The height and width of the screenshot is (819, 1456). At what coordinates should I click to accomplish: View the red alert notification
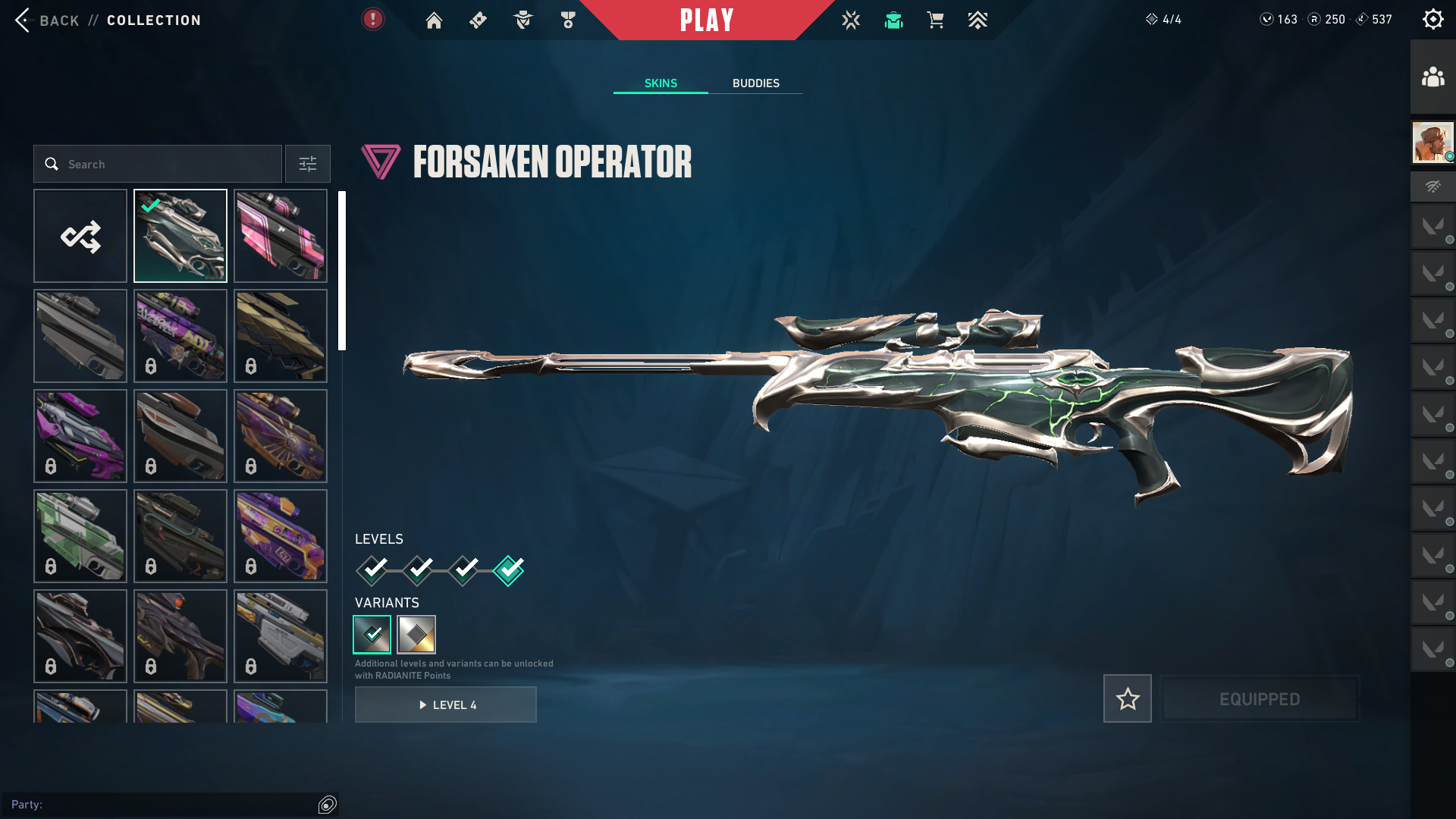click(372, 19)
